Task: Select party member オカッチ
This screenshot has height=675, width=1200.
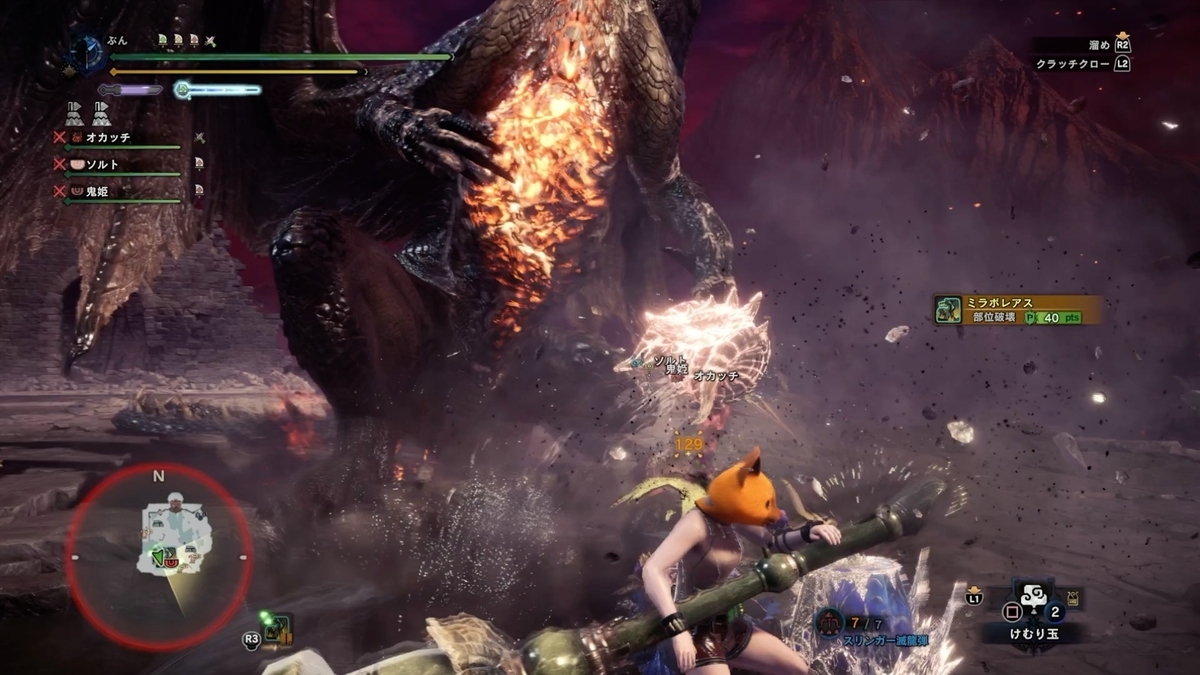Action: [108, 138]
